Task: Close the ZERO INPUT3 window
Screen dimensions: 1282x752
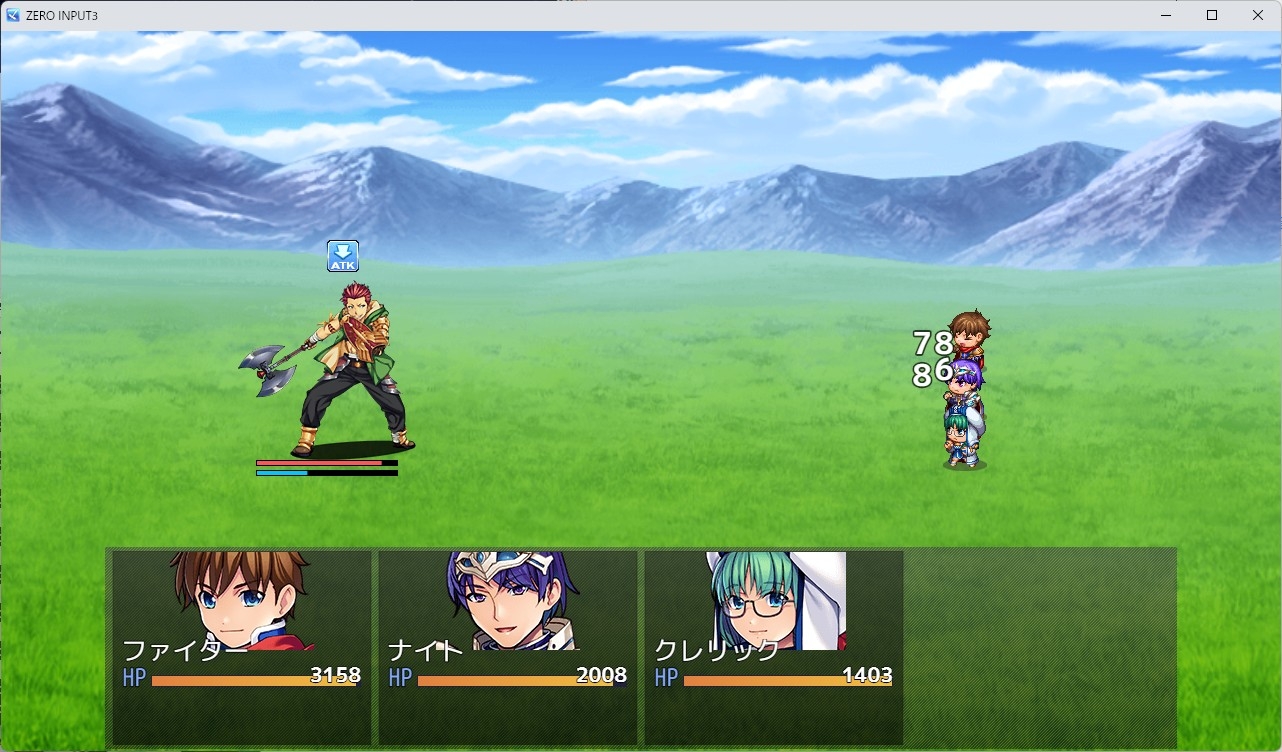Action: tap(1258, 15)
